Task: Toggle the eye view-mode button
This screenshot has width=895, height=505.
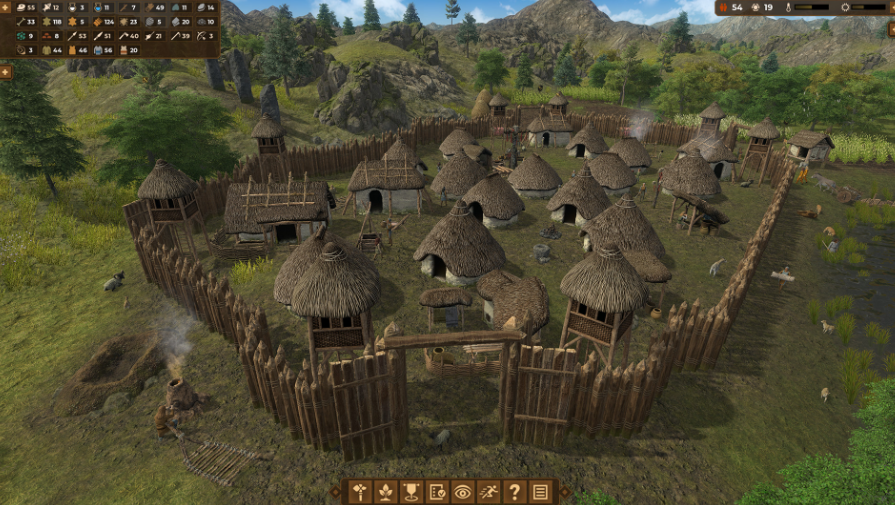Action: pyautogui.click(x=463, y=492)
